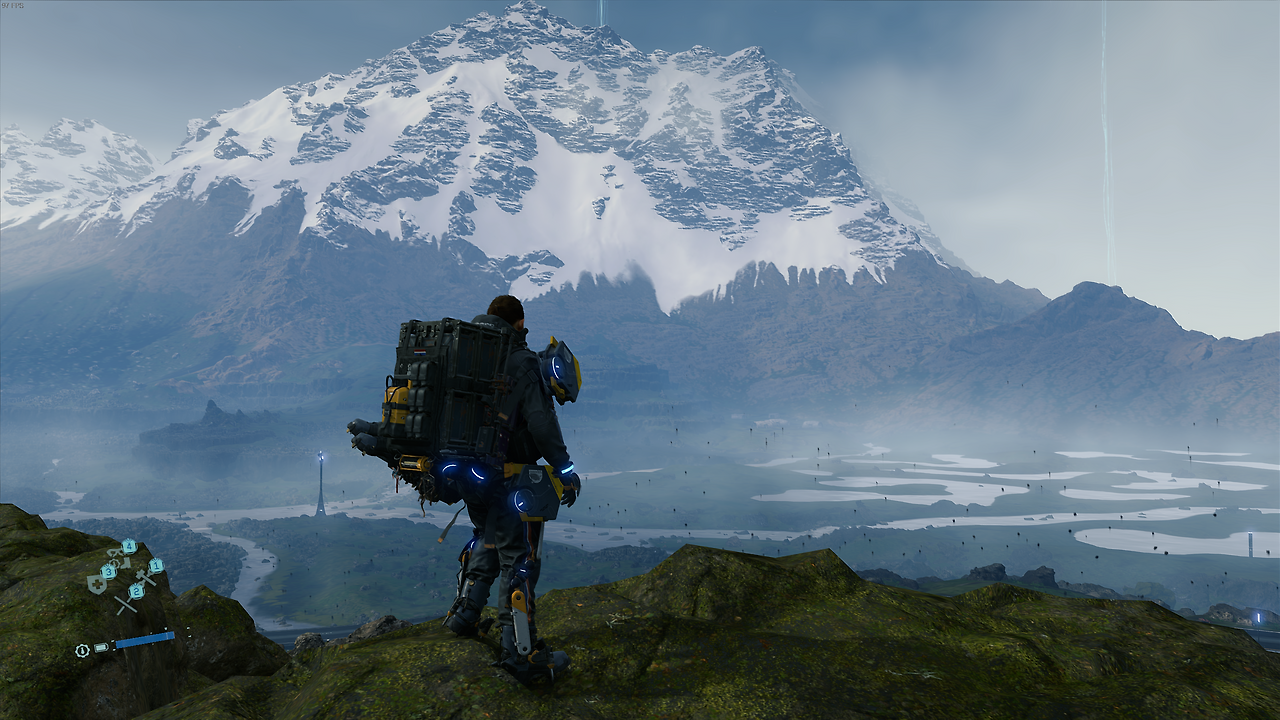1280x720 pixels.
Task: Choose the hammer tool shortcut icon
Action: 144,577
